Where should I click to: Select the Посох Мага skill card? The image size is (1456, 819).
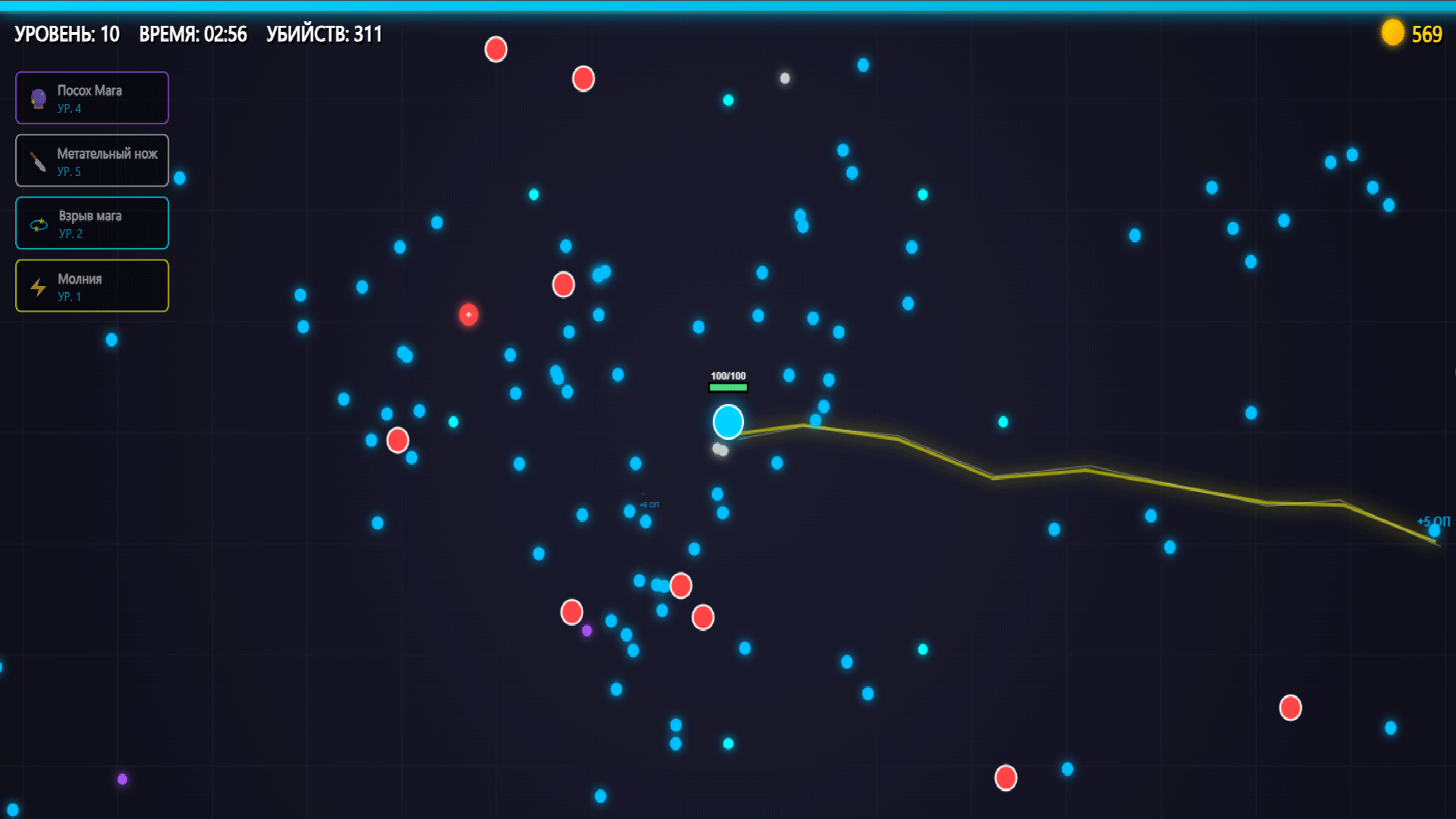[x=92, y=98]
